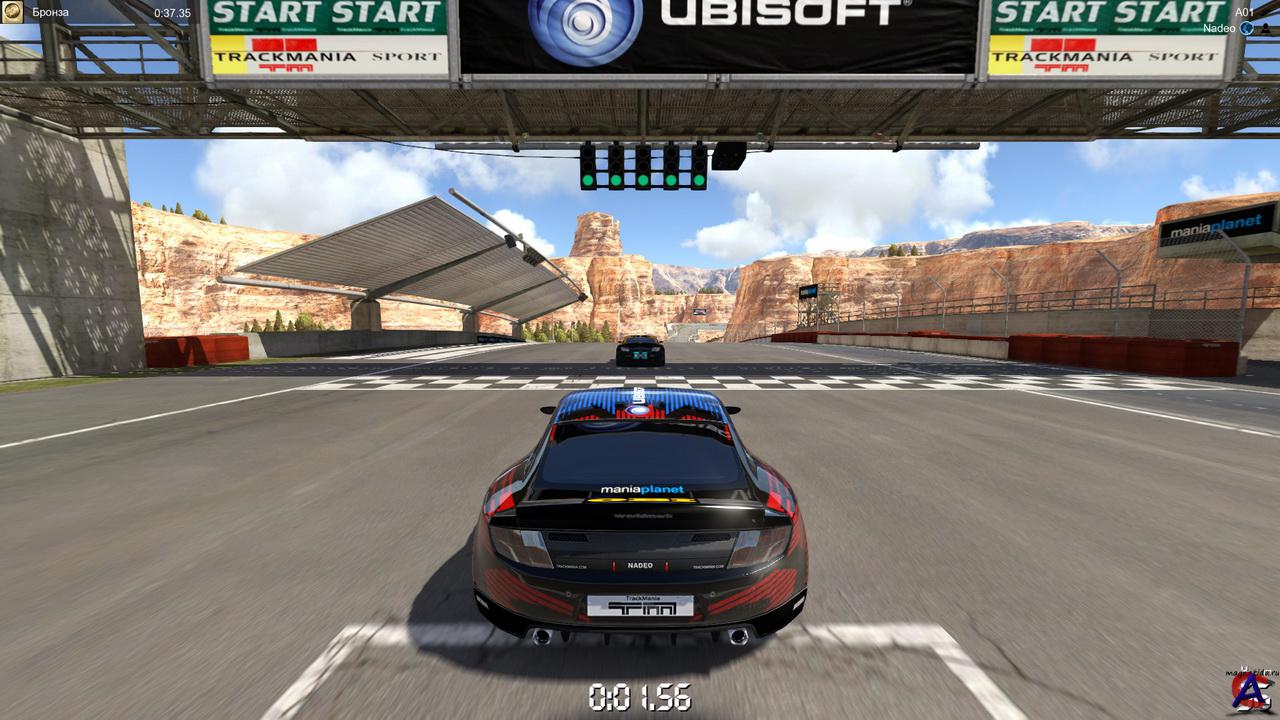
Task: Click the A01 track name label
Action: click(x=1243, y=12)
